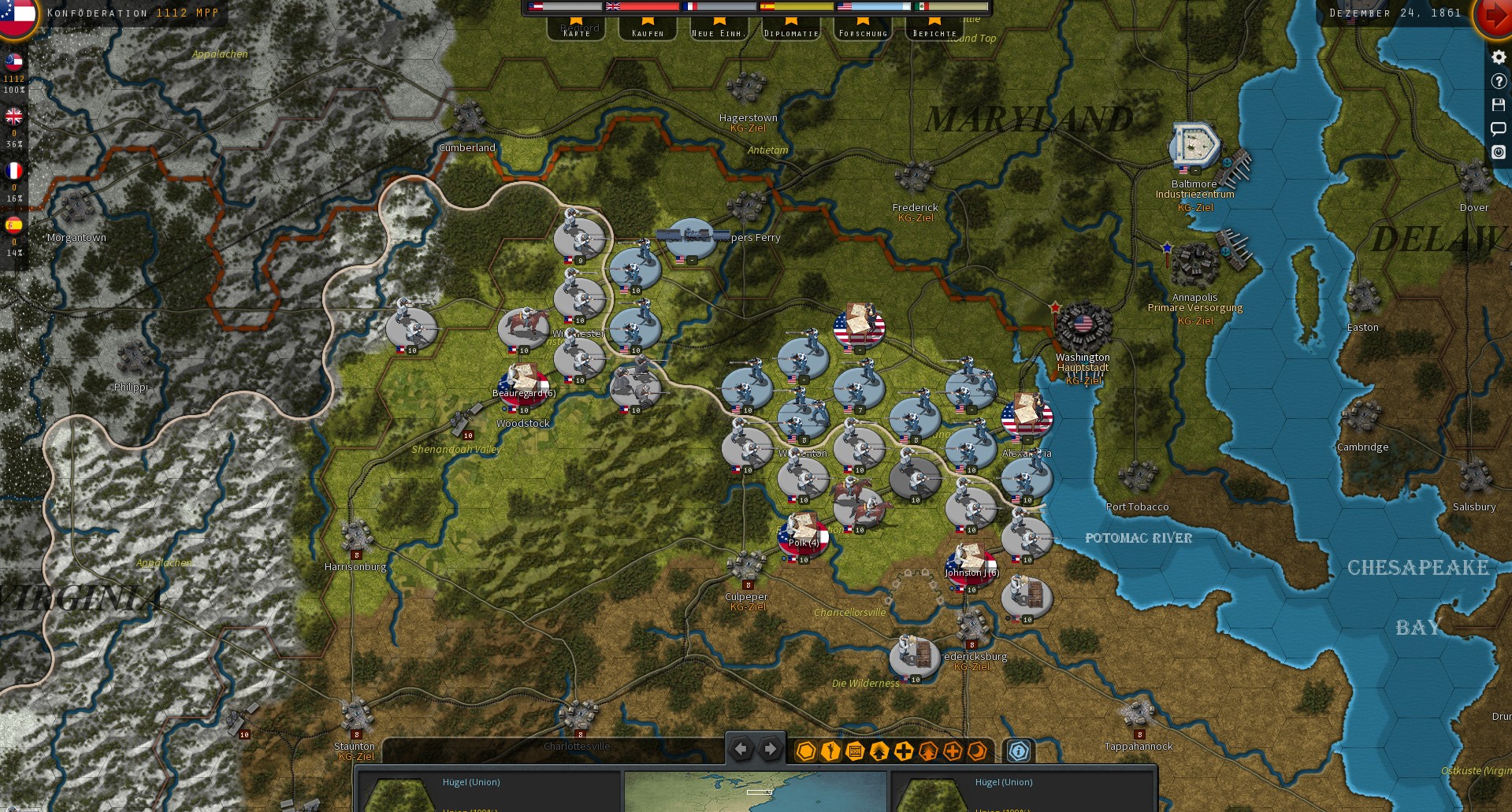Open the help question mark icon
The width and height of the screenshot is (1512, 812).
tap(1499, 81)
